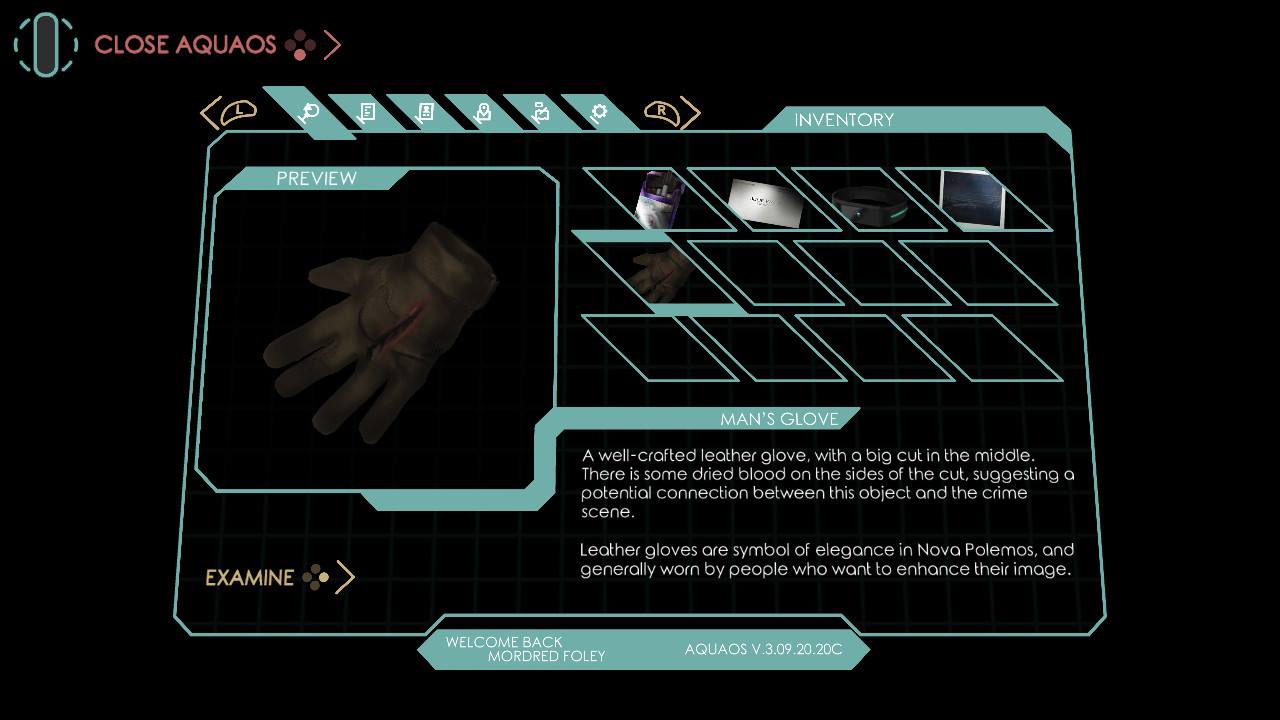Viewport: 1280px width, 720px height.
Task: Switch to the inventory tab
Action: pyautogui.click(x=309, y=112)
